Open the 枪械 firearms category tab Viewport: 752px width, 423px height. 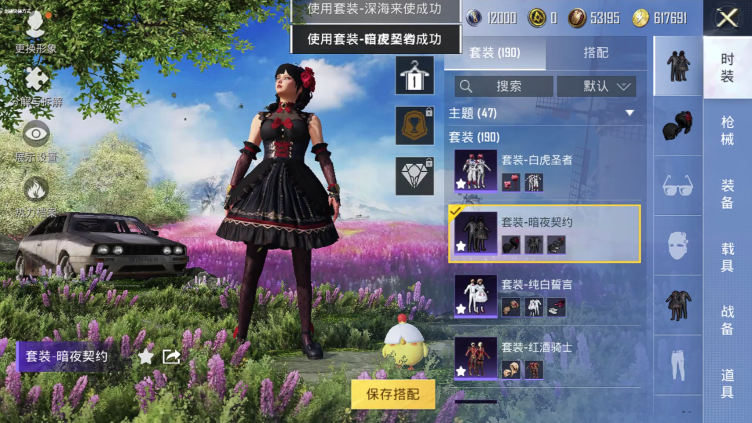coord(727,130)
